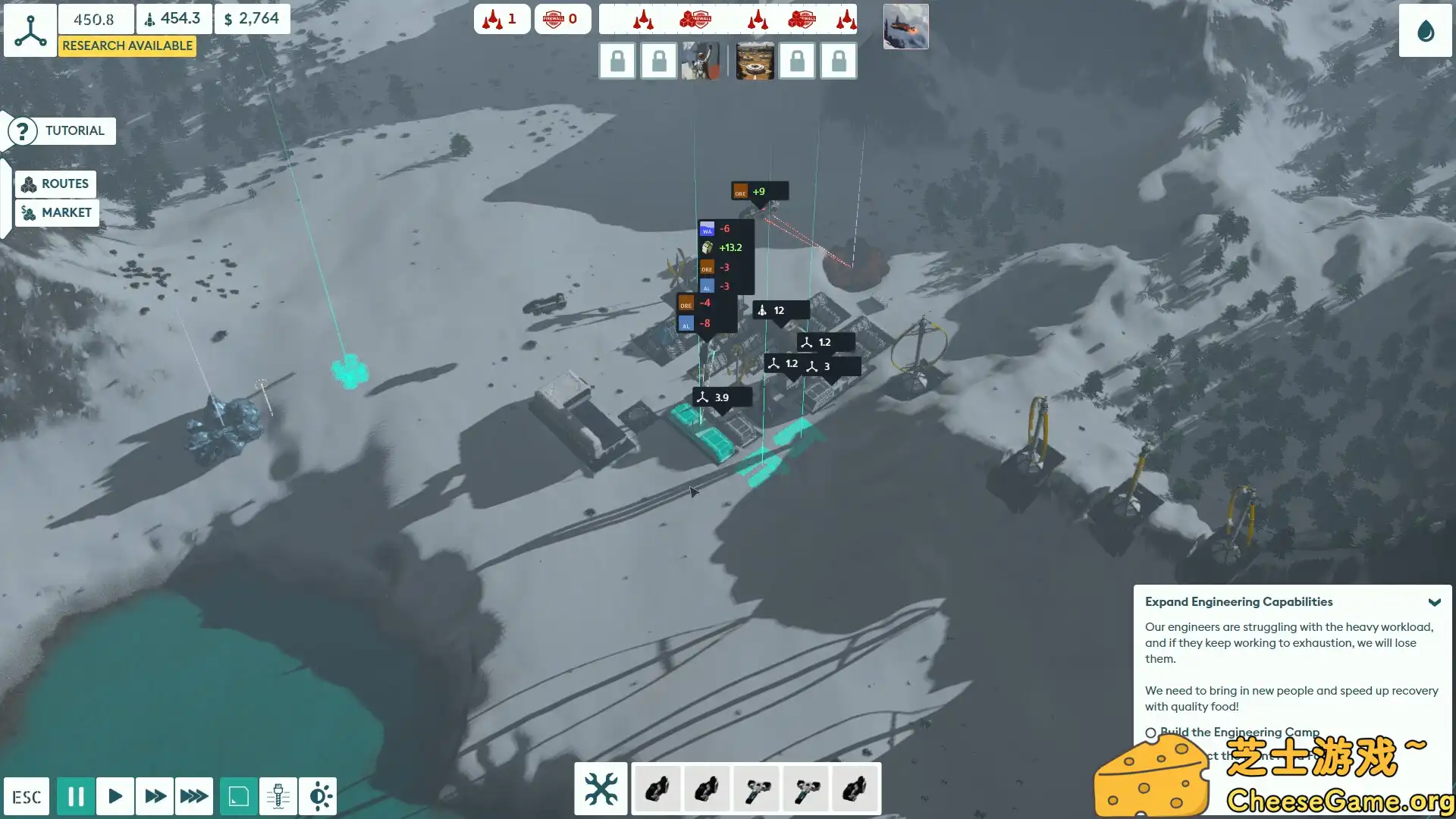The height and width of the screenshot is (819, 1456).
Task: Open the Market panel
Action: (x=56, y=213)
